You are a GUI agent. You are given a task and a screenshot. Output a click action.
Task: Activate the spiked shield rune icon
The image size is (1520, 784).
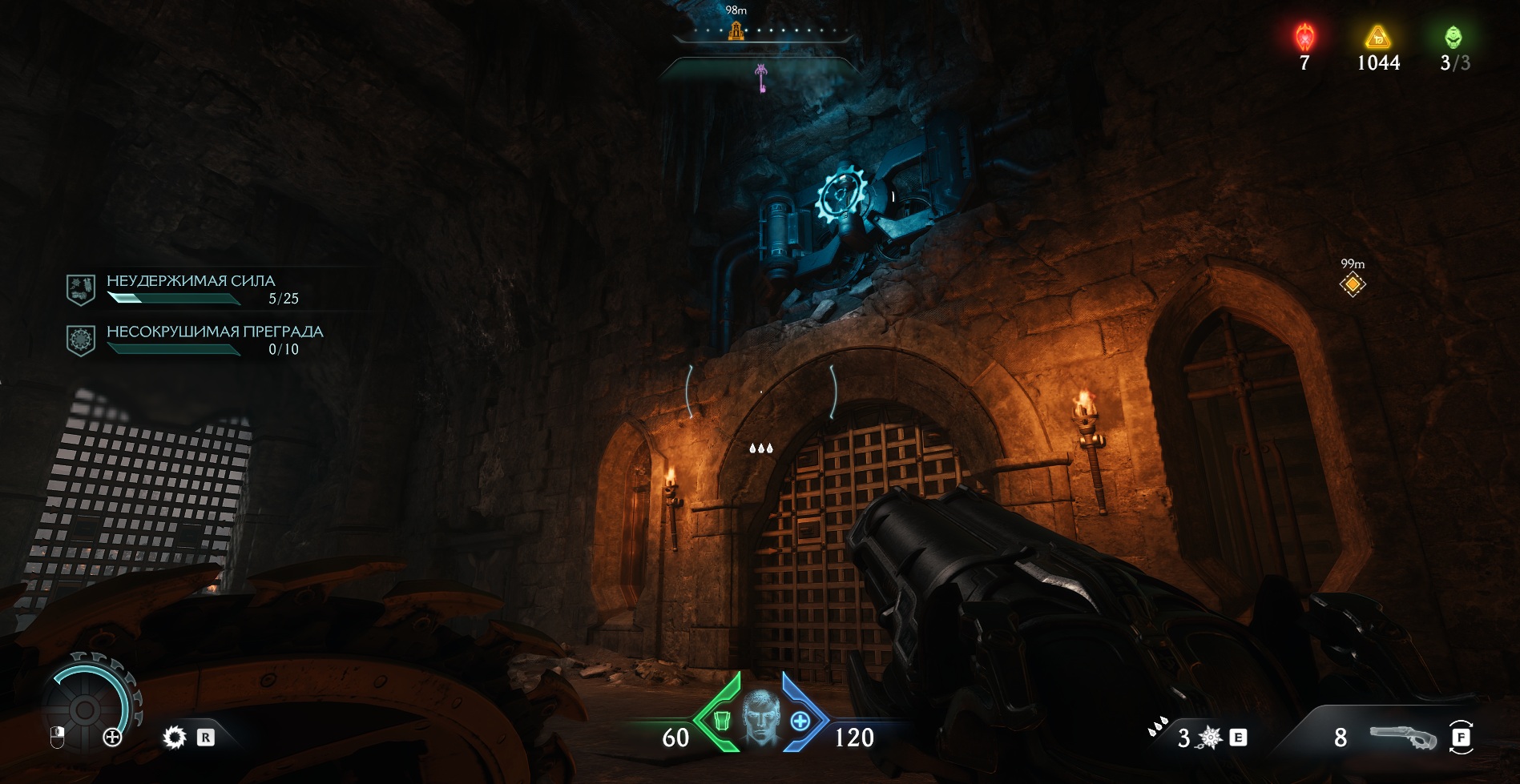click(174, 737)
